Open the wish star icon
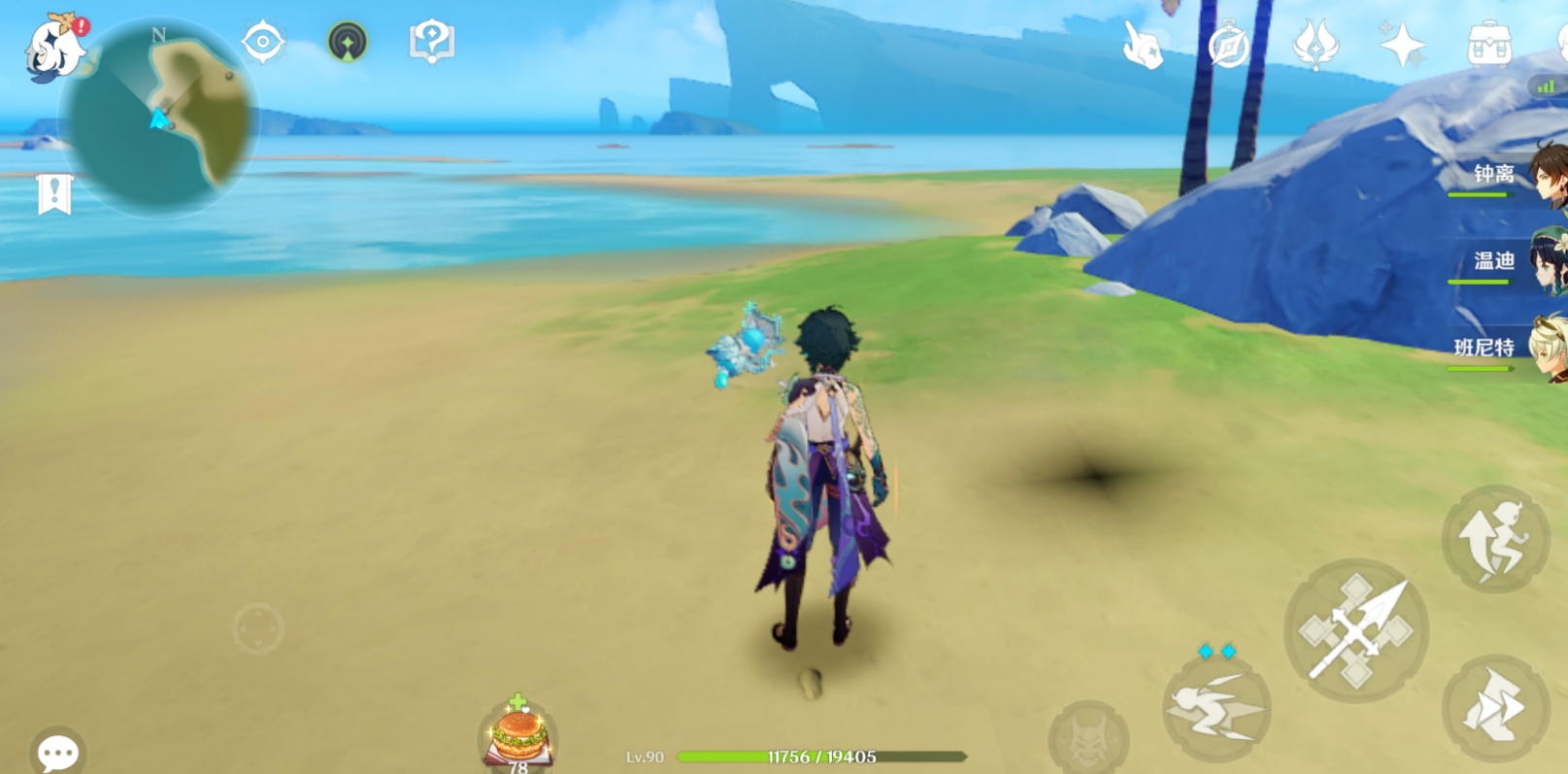Image resolution: width=1568 pixels, height=774 pixels. pyautogui.click(x=1402, y=45)
